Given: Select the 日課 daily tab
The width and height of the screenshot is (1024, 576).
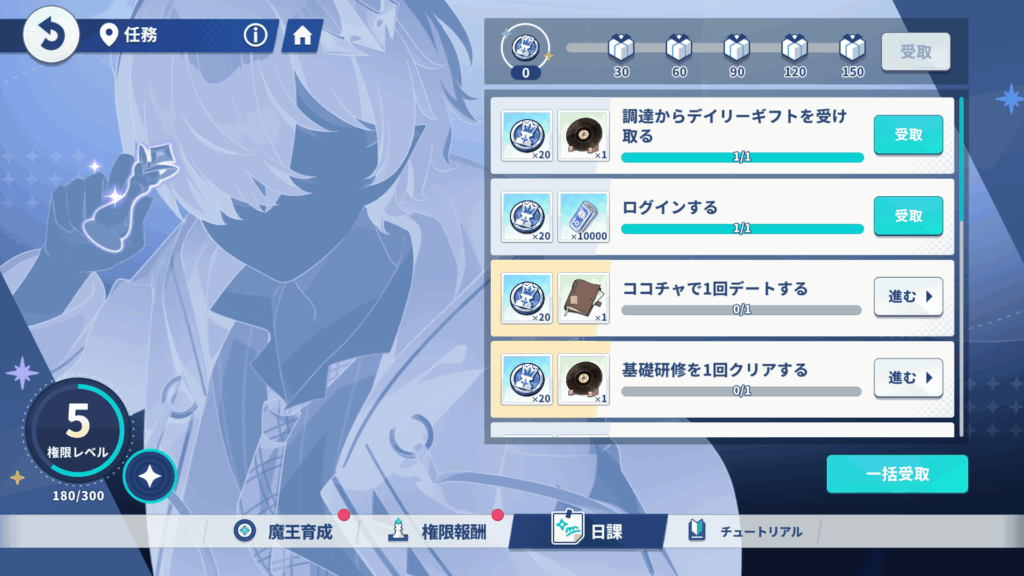Looking at the screenshot, I should click(588, 531).
